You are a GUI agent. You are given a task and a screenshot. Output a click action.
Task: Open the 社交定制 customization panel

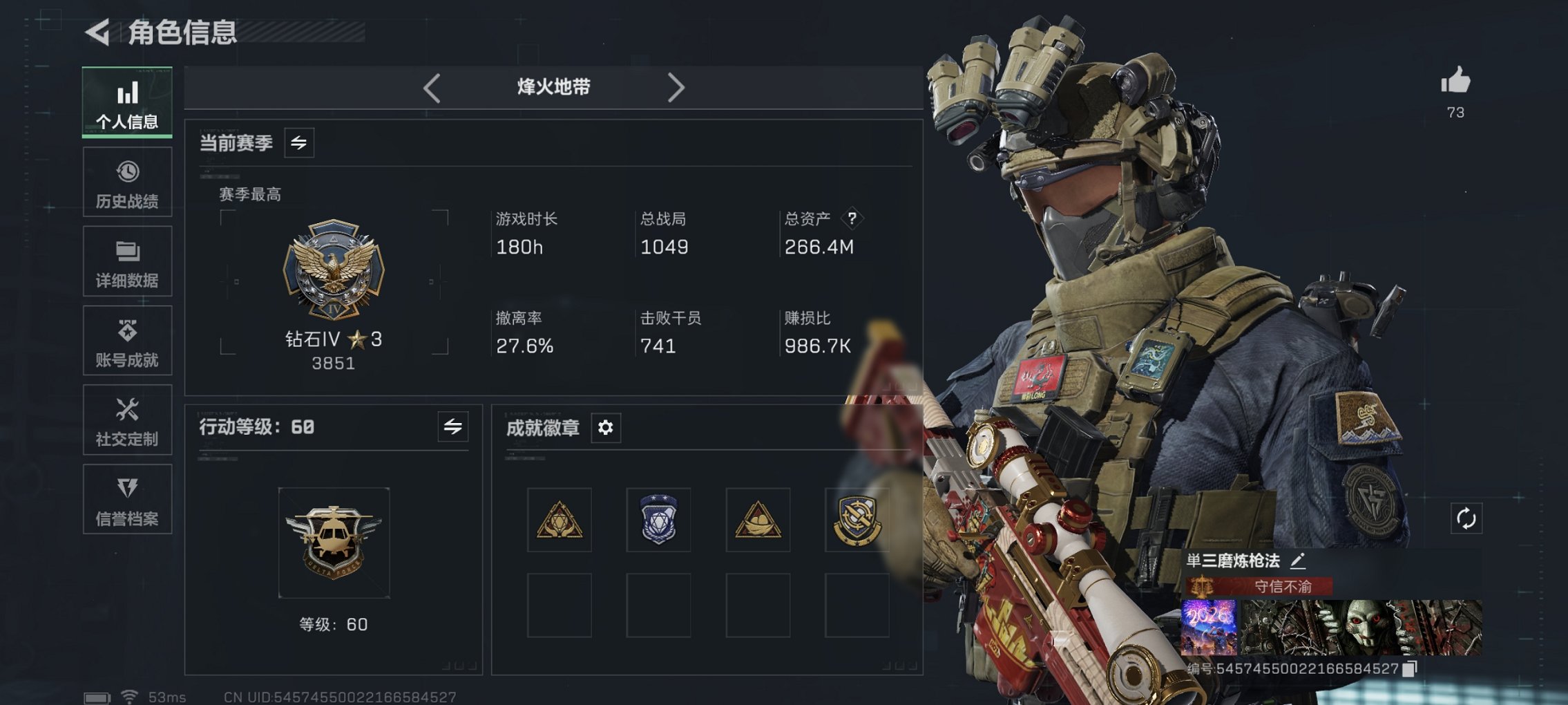(127, 420)
